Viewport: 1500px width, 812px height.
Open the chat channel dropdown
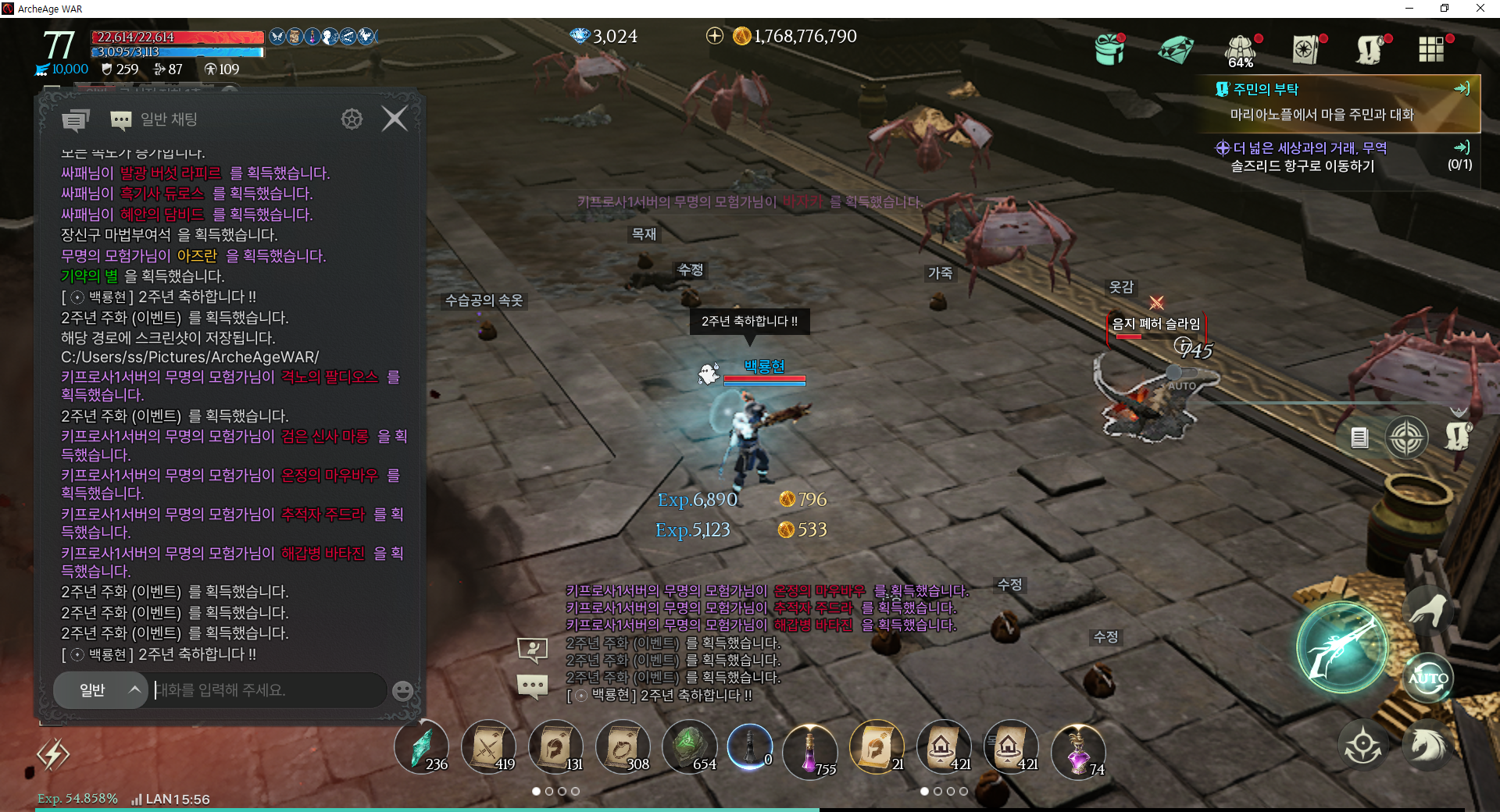(x=102, y=690)
